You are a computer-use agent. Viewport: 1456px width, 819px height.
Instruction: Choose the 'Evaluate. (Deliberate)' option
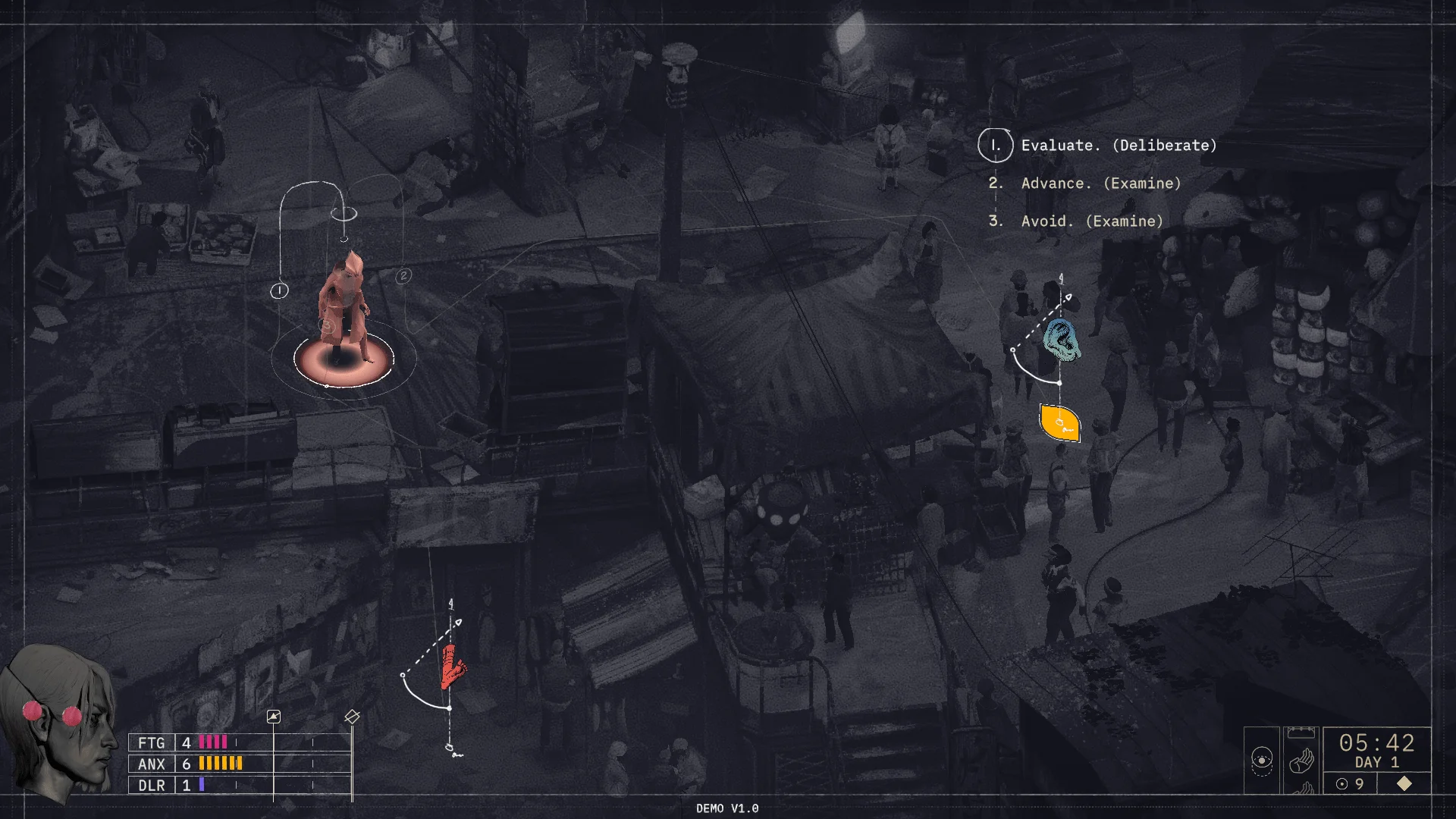coord(1118,146)
